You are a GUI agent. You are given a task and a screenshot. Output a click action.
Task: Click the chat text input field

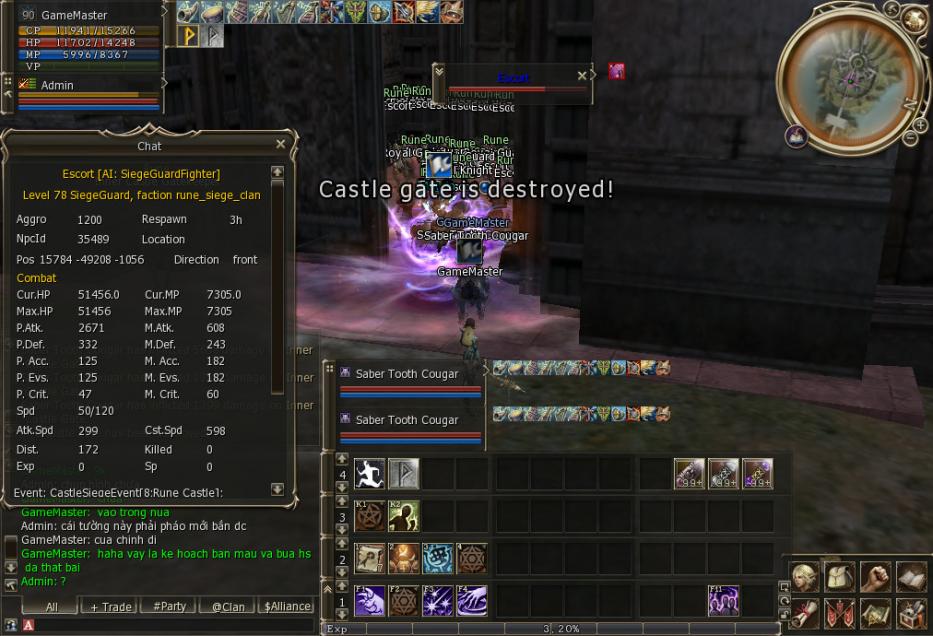click(170, 625)
